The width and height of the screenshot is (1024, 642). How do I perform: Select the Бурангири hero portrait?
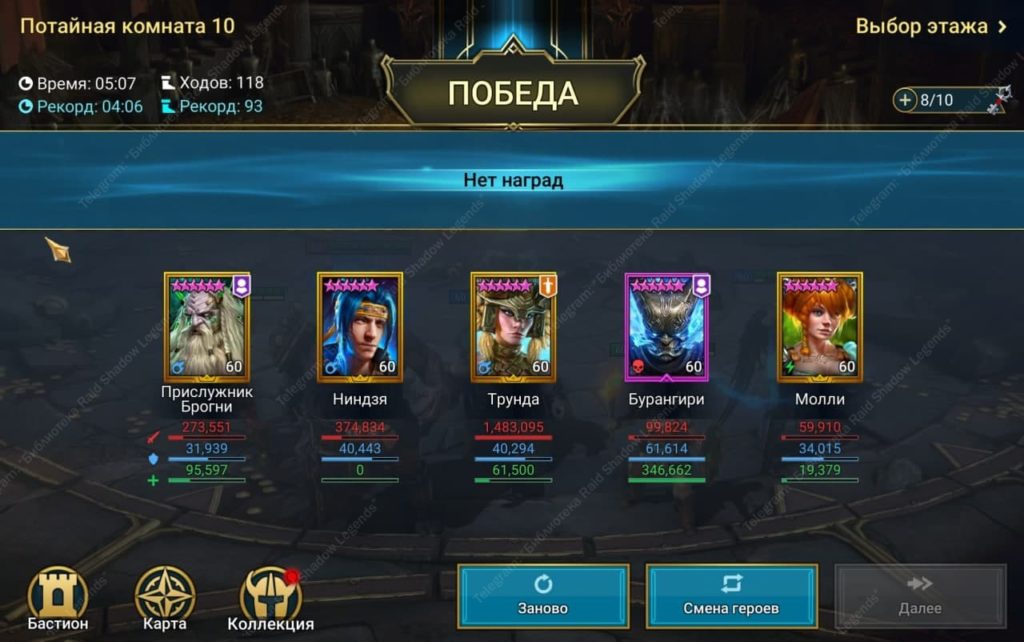pos(667,327)
